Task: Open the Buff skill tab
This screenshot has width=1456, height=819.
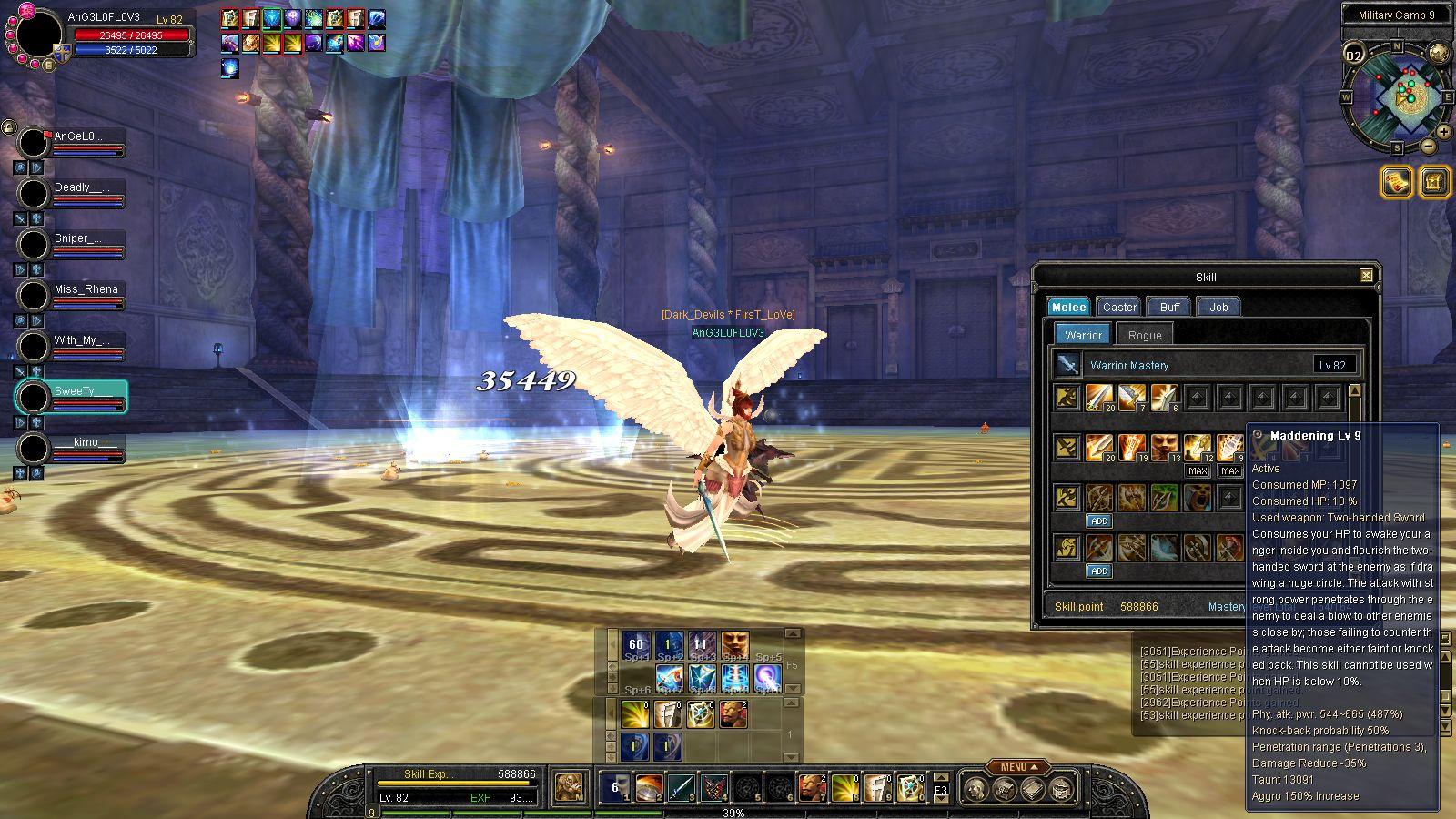Action: tap(1169, 307)
